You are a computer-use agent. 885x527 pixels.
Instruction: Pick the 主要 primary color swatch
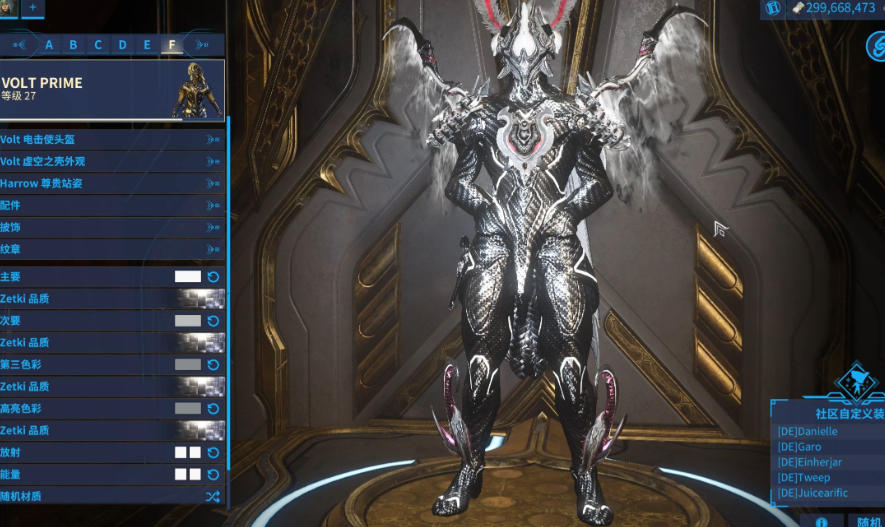pos(188,277)
